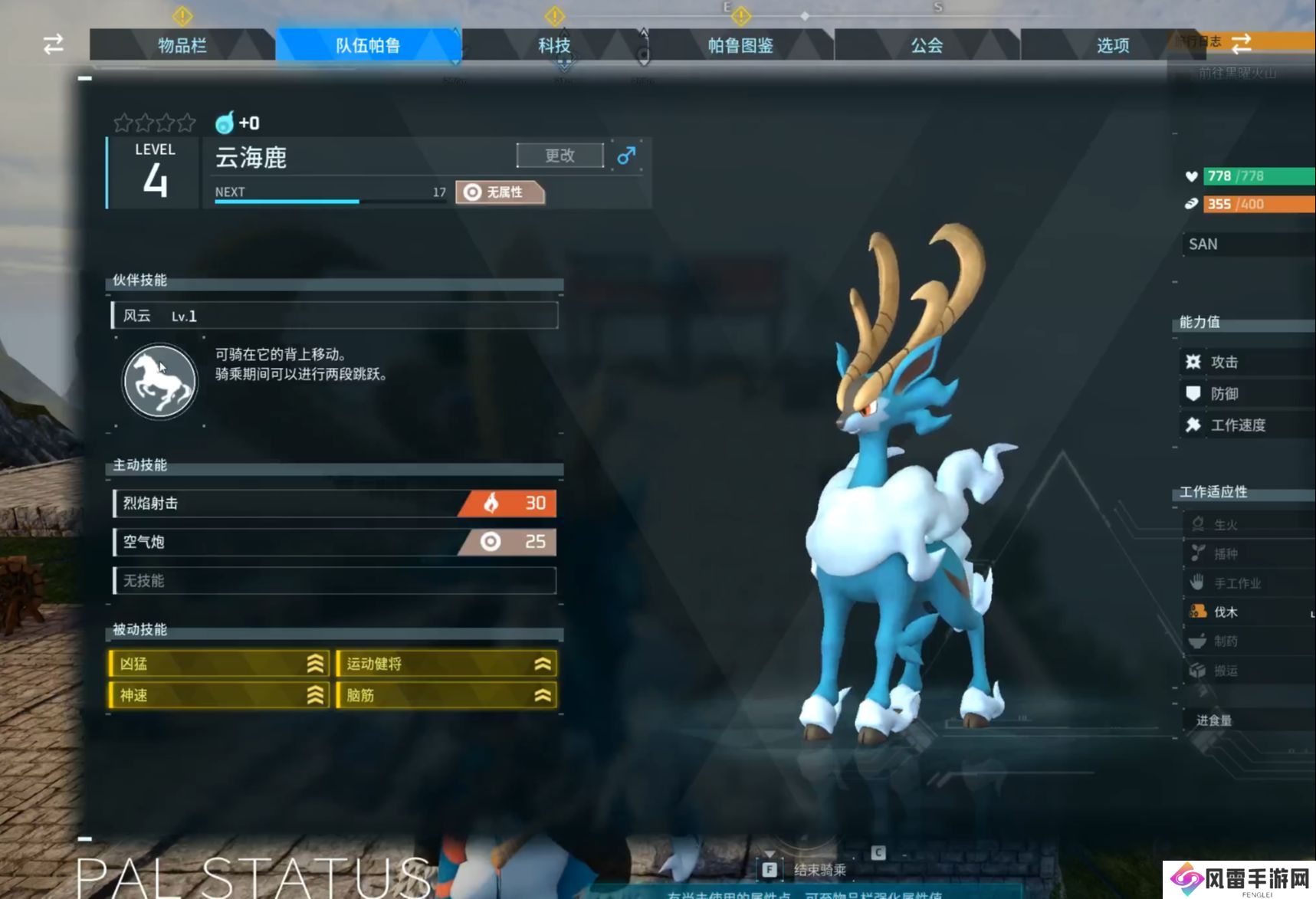The height and width of the screenshot is (899, 1316).
Task: Click the 防御 defense shield icon
Action: click(x=1193, y=393)
